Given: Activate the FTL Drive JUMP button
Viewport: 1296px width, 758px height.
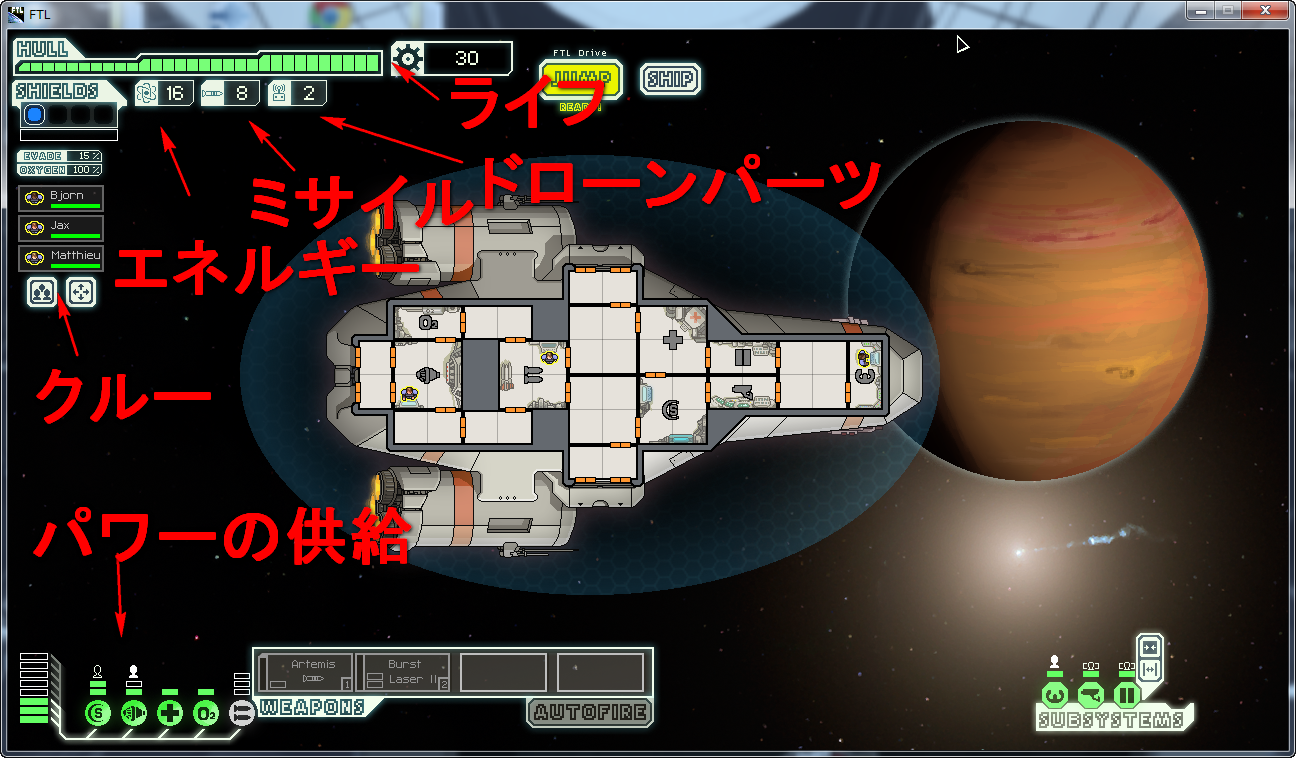Looking at the screenshot, I should [580, 80].
